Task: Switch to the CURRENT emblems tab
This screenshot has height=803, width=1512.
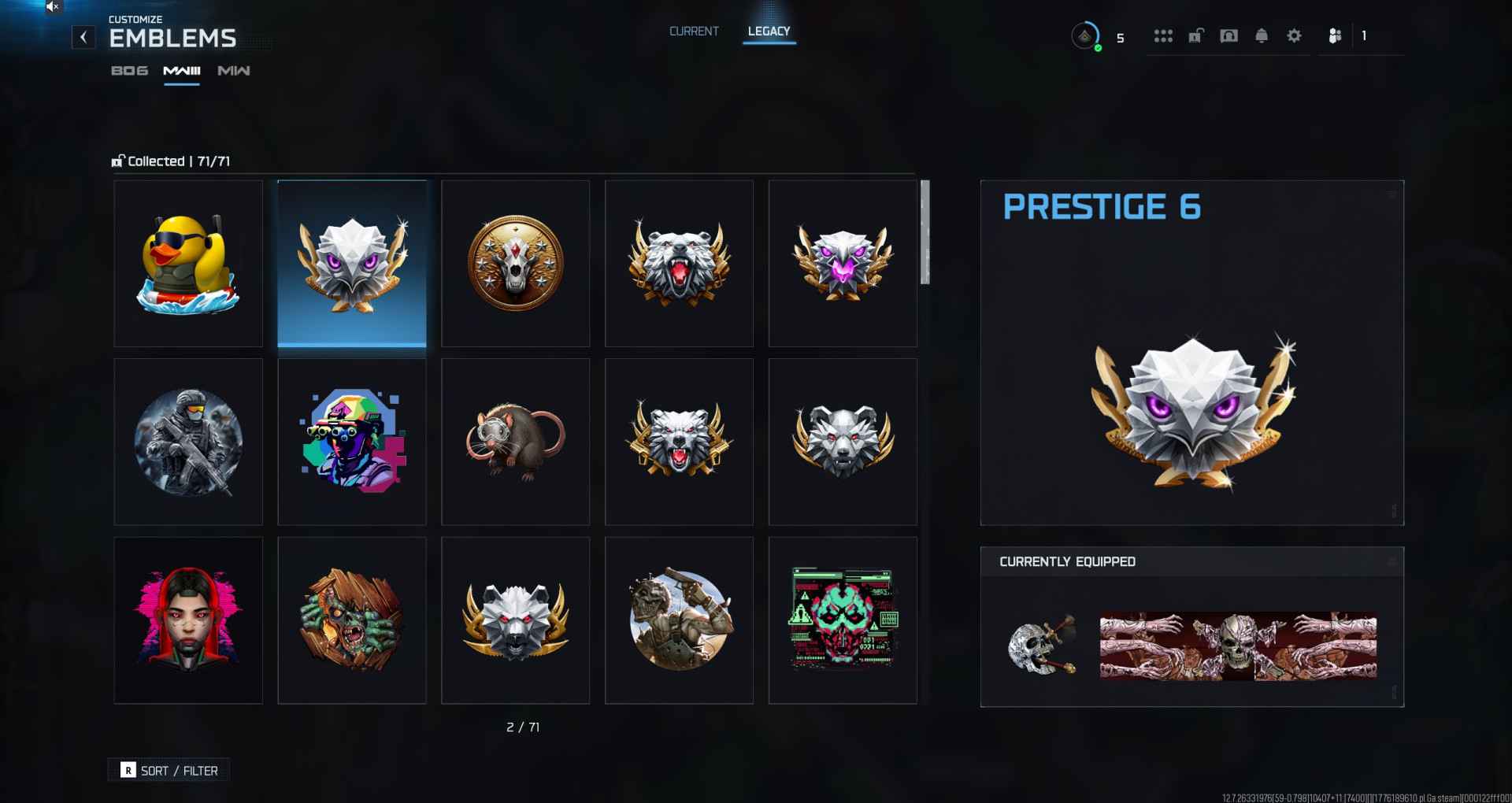Action: click(693, 31)
